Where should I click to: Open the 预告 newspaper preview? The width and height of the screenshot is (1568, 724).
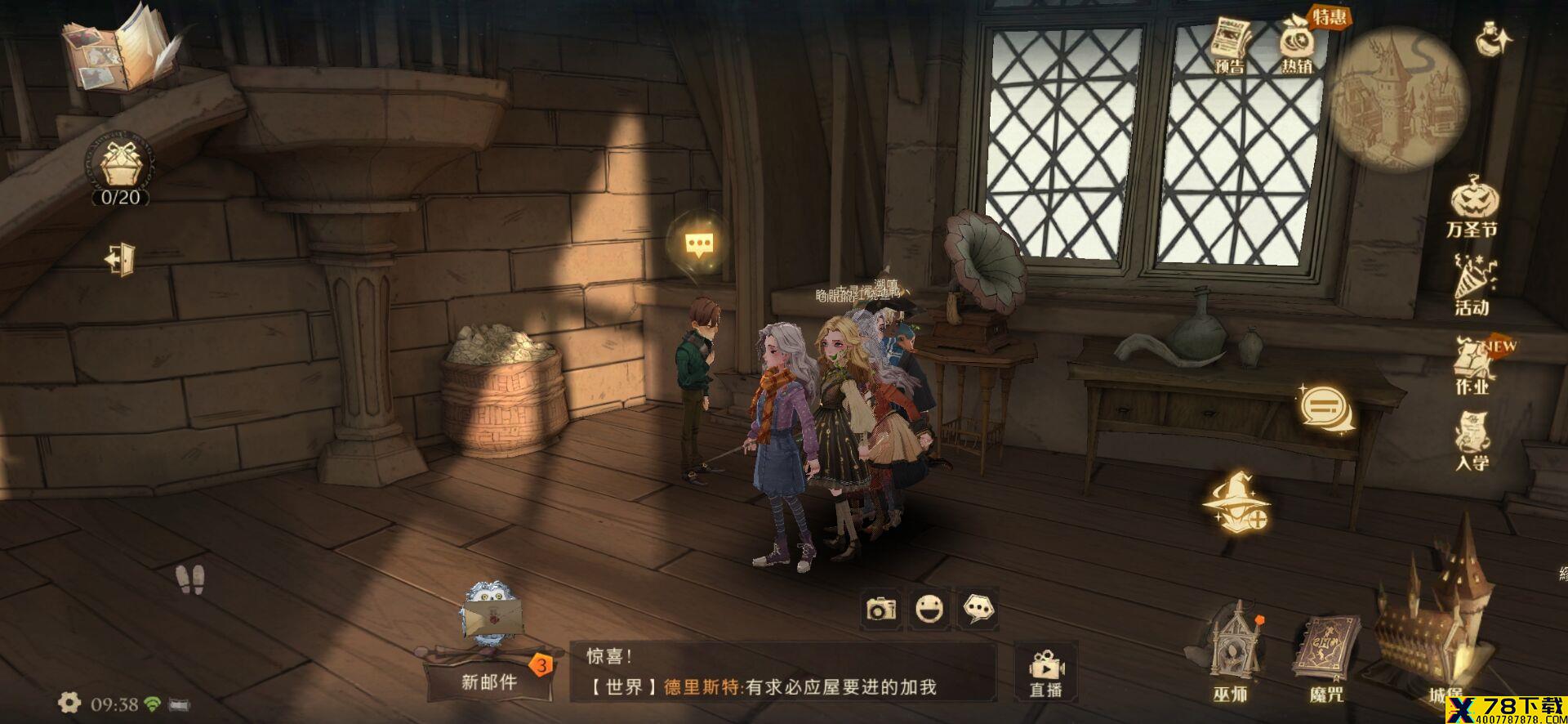(1230, 46)
